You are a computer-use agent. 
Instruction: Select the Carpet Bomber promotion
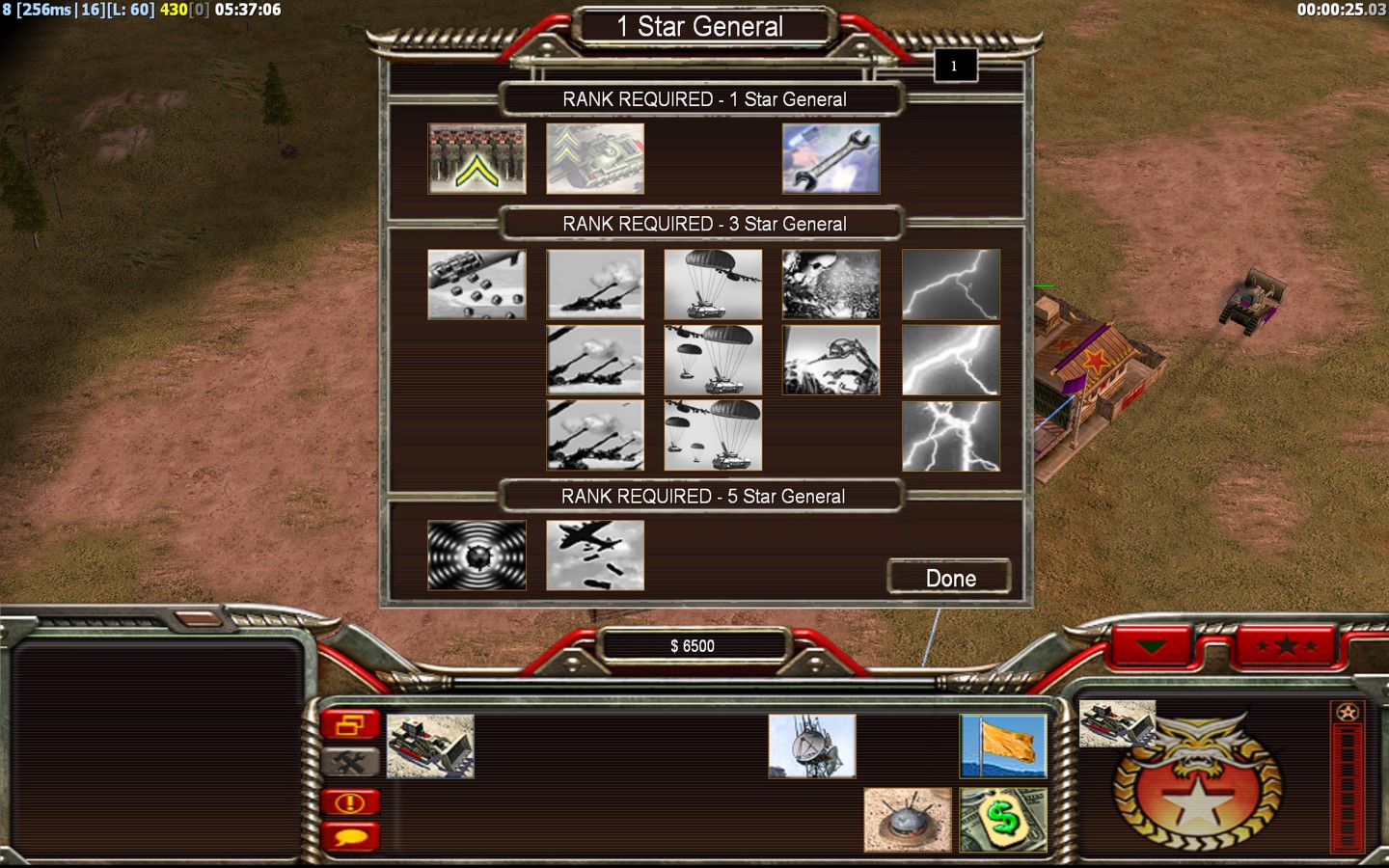coord(594,556)
